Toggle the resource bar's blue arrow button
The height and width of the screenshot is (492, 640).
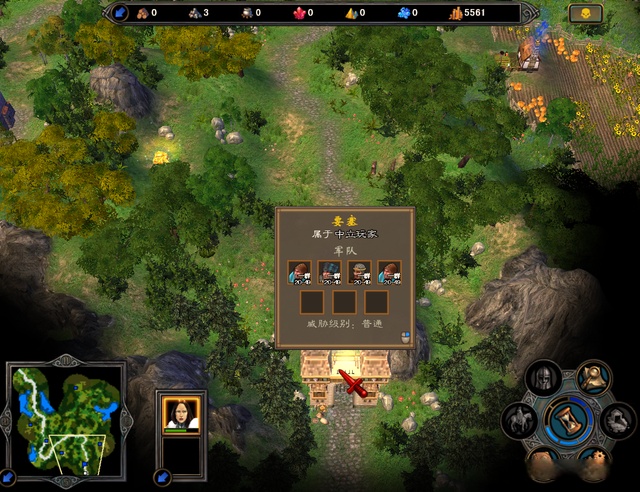(x=120, y=13)
